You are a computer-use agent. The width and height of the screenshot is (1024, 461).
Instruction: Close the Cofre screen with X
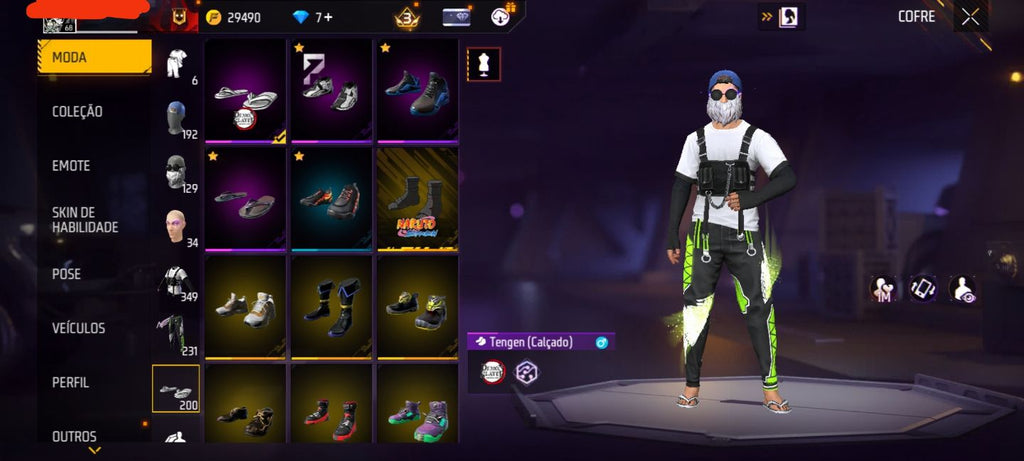[x=970, y=16]
